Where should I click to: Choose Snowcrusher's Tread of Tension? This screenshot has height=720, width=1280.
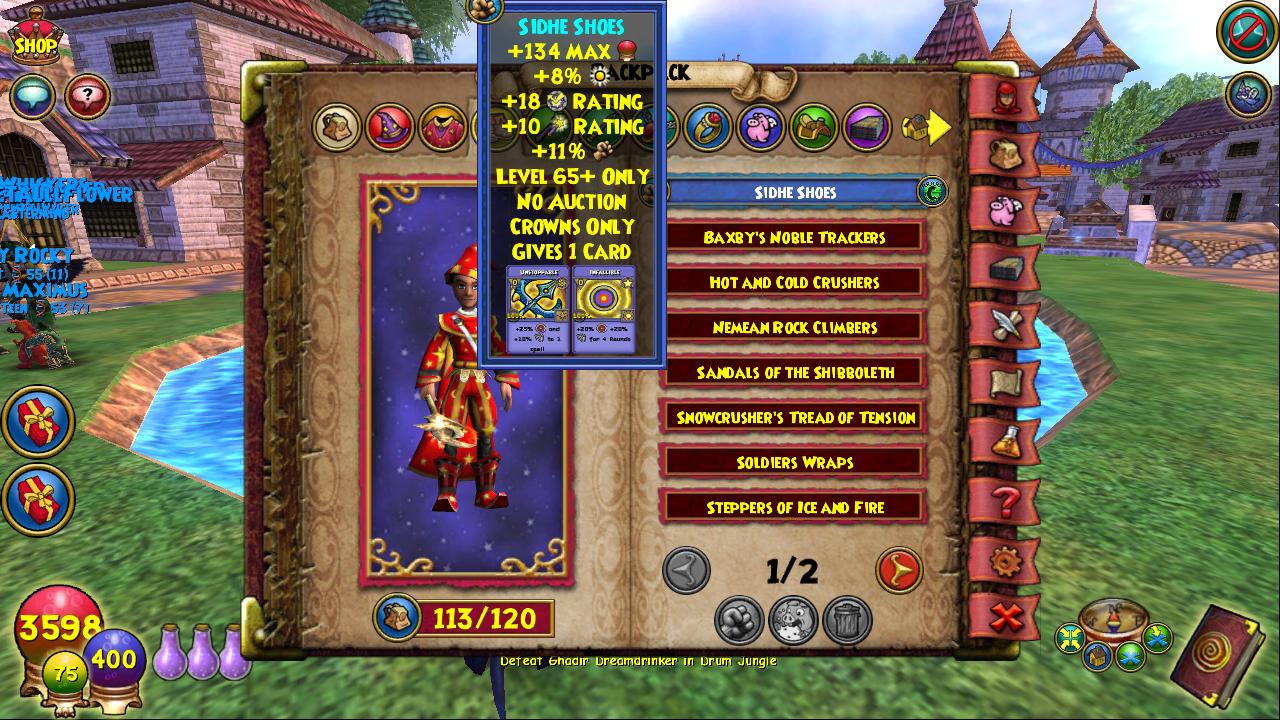pyautogui.click(x=795, y=418)
